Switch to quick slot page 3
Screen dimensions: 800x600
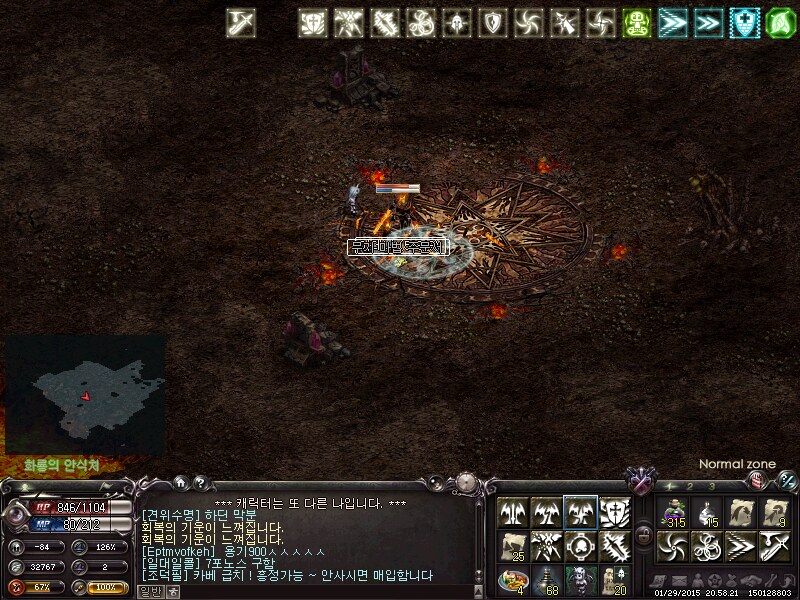[711, 486]
